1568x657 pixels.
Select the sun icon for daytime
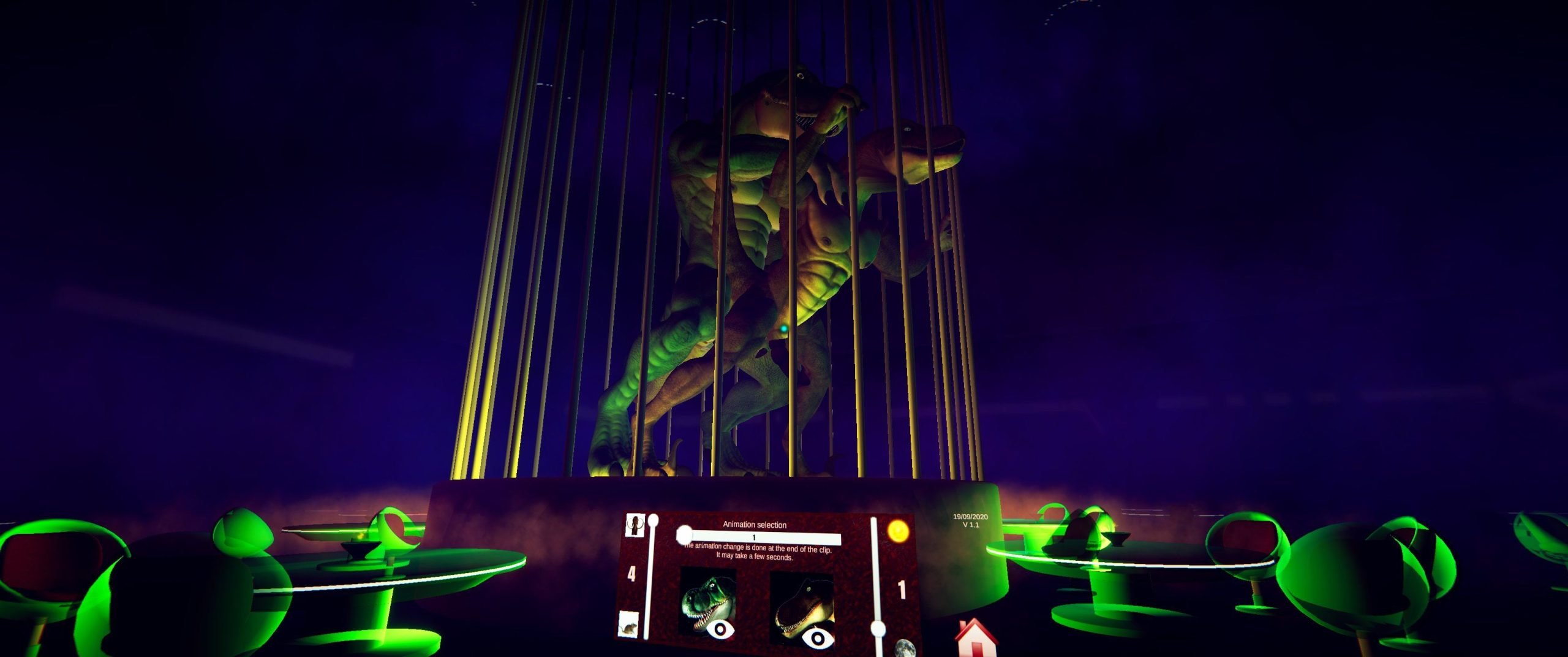click(x=897, y=531)
